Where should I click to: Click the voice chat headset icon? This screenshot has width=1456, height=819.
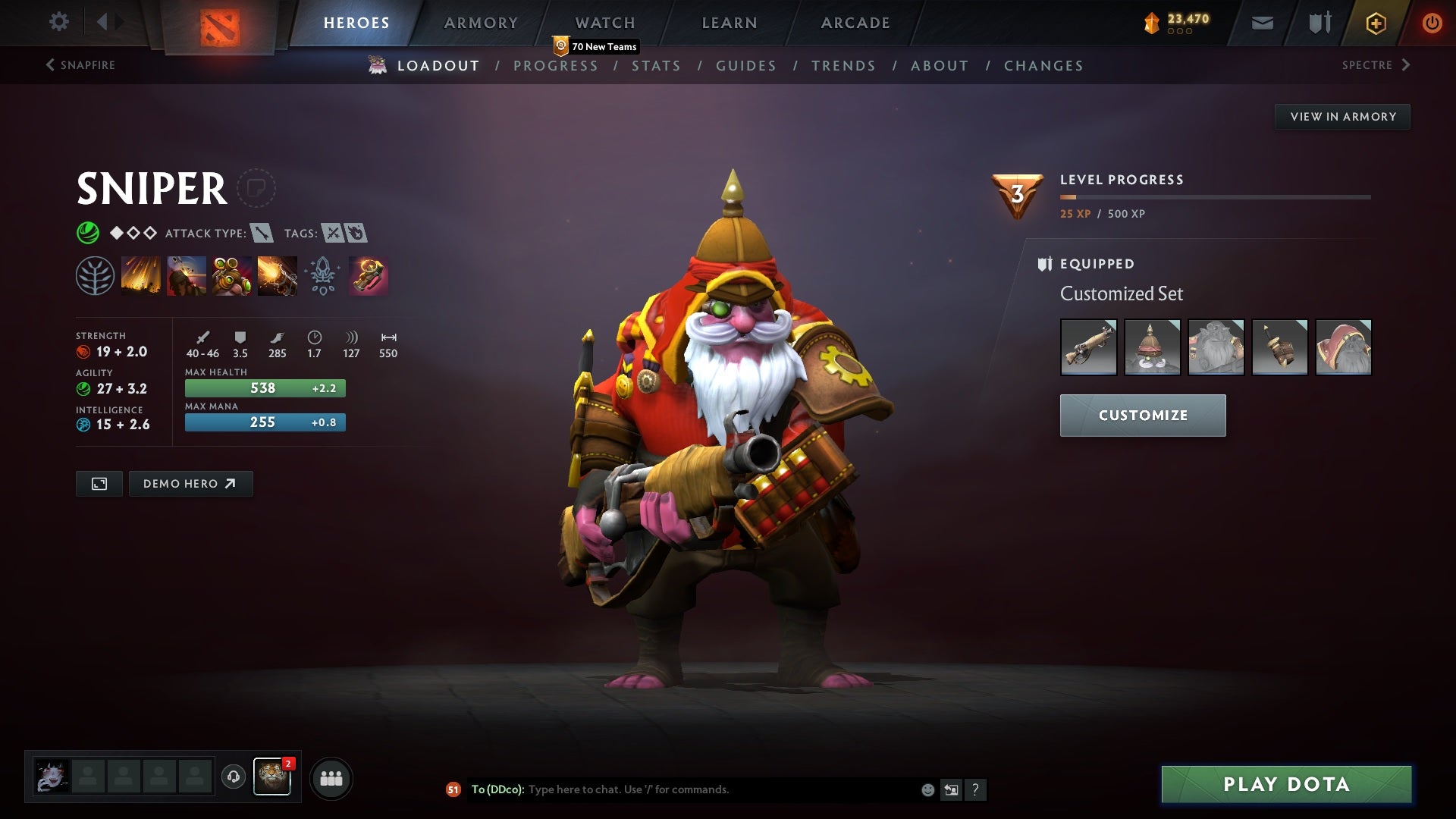pyautogui.click(x=233, y=777)
